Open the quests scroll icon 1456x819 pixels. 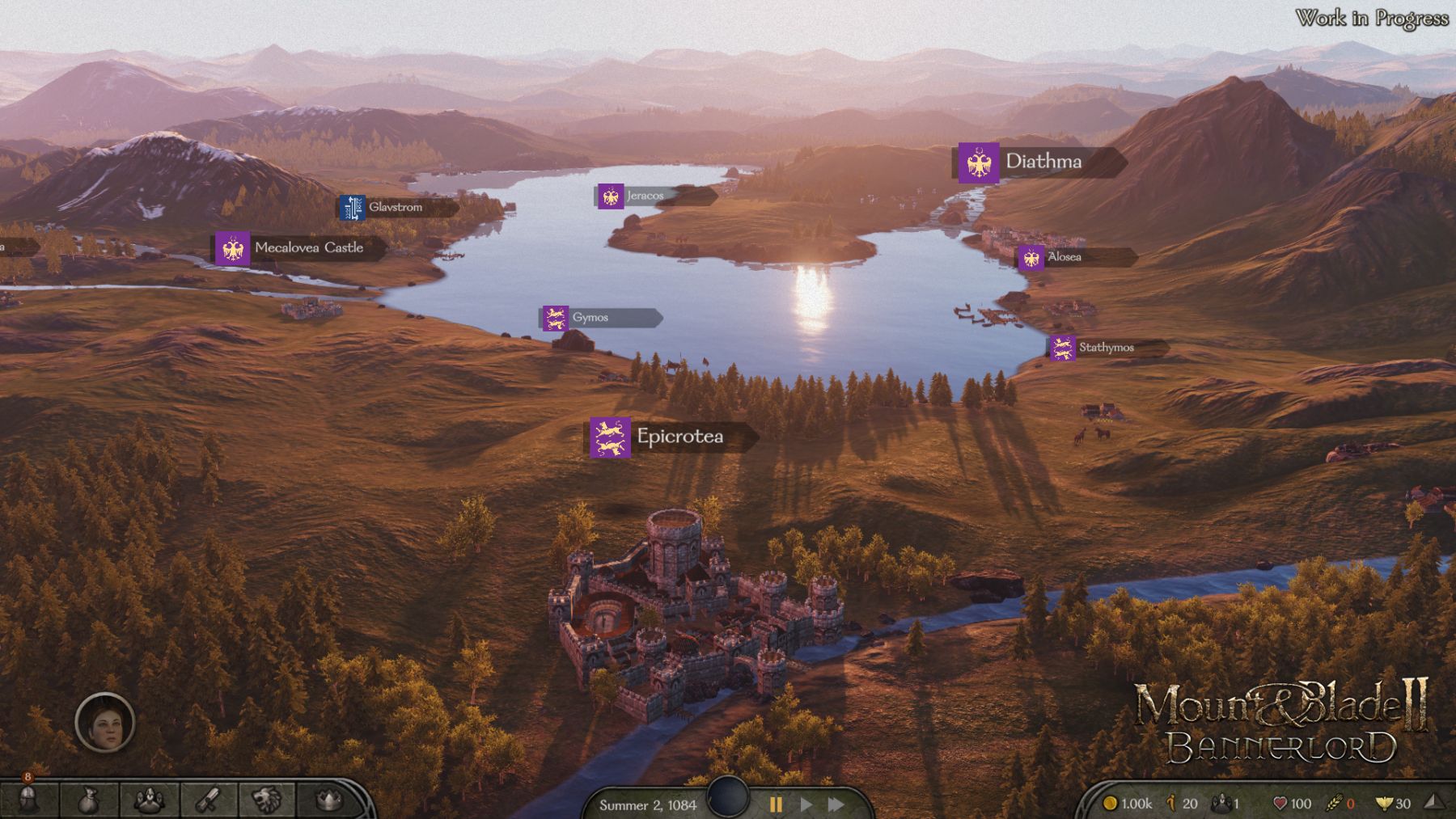[x=209, y=800]
